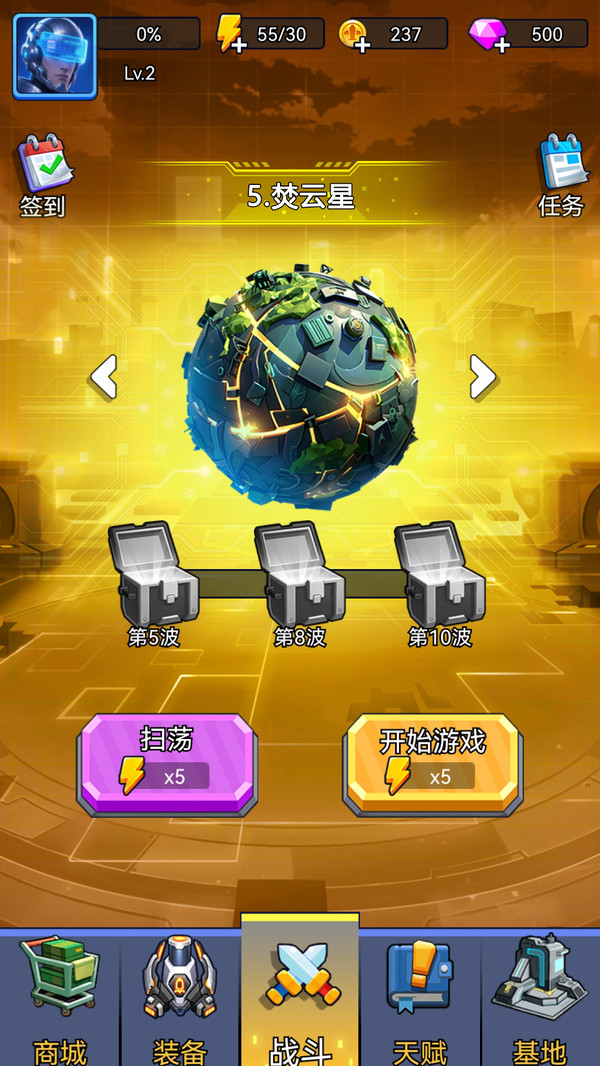600x1066 pixels.
Task: Open the 任务 quest list
Action: 561,176
